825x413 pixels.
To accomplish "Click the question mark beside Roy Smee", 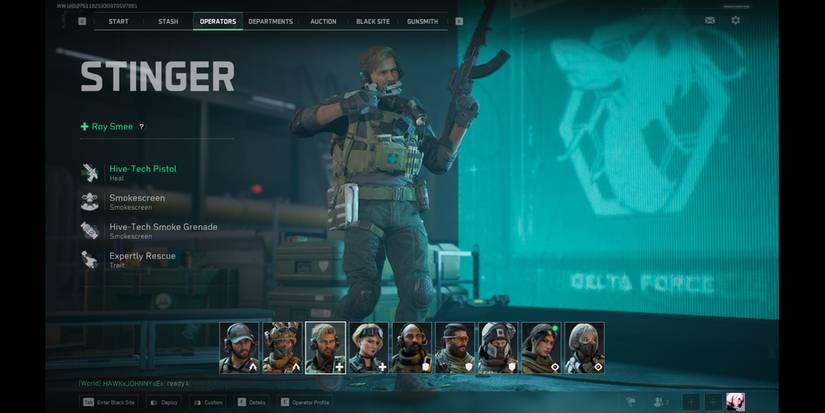I will pos(141,127).
